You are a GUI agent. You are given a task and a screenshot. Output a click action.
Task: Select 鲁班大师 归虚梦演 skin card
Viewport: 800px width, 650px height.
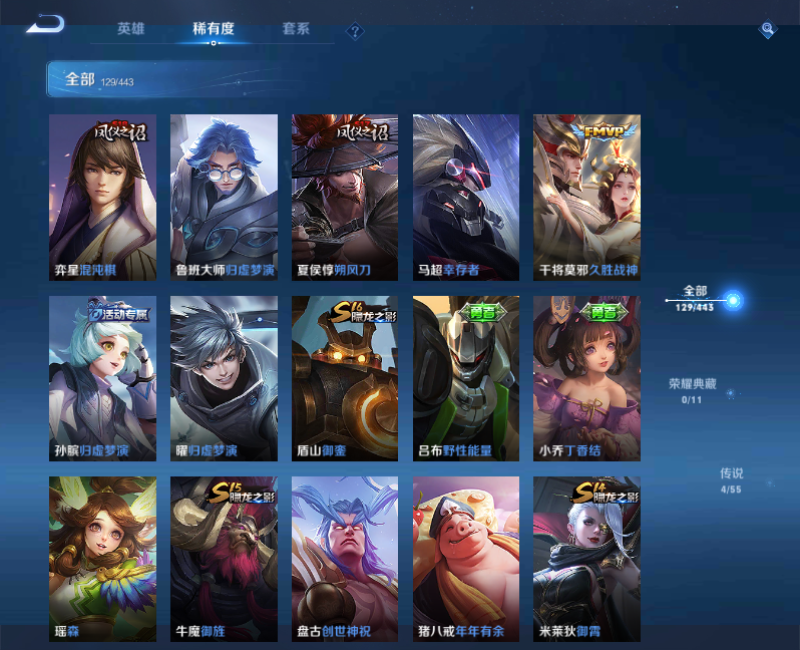(x=224, y=197)
